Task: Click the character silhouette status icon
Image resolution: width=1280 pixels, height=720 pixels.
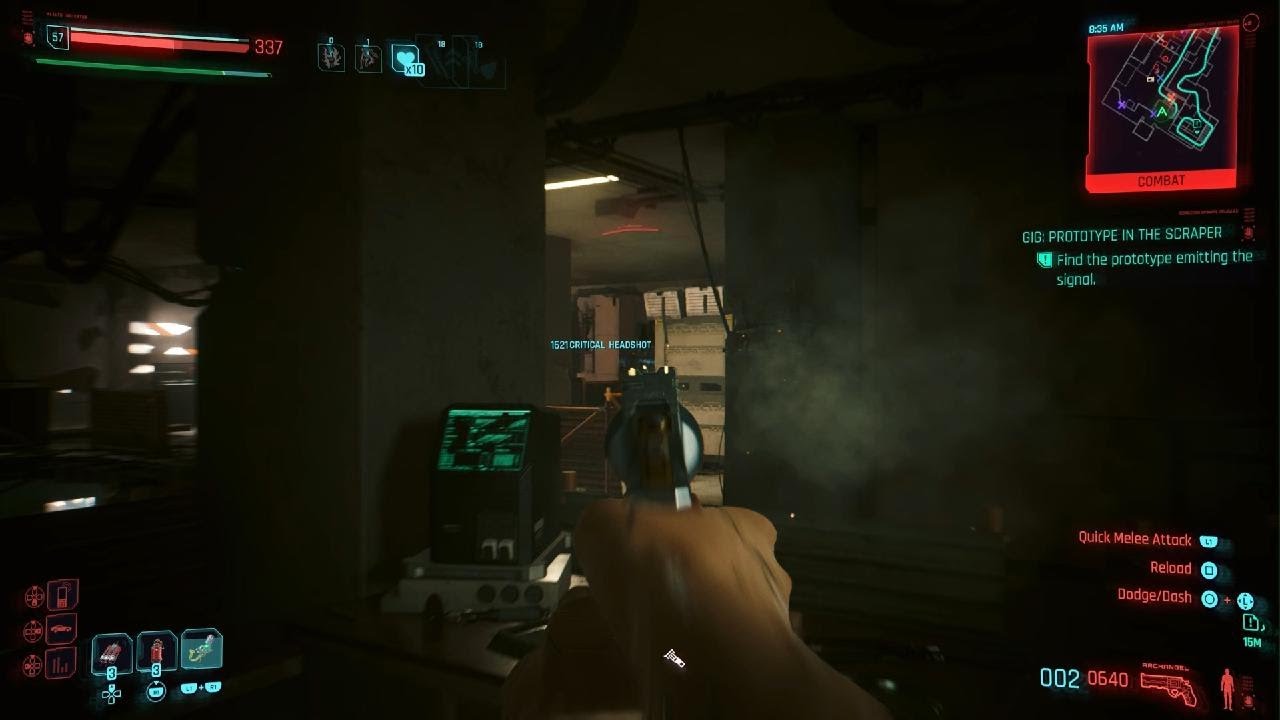Action: 1227,687
